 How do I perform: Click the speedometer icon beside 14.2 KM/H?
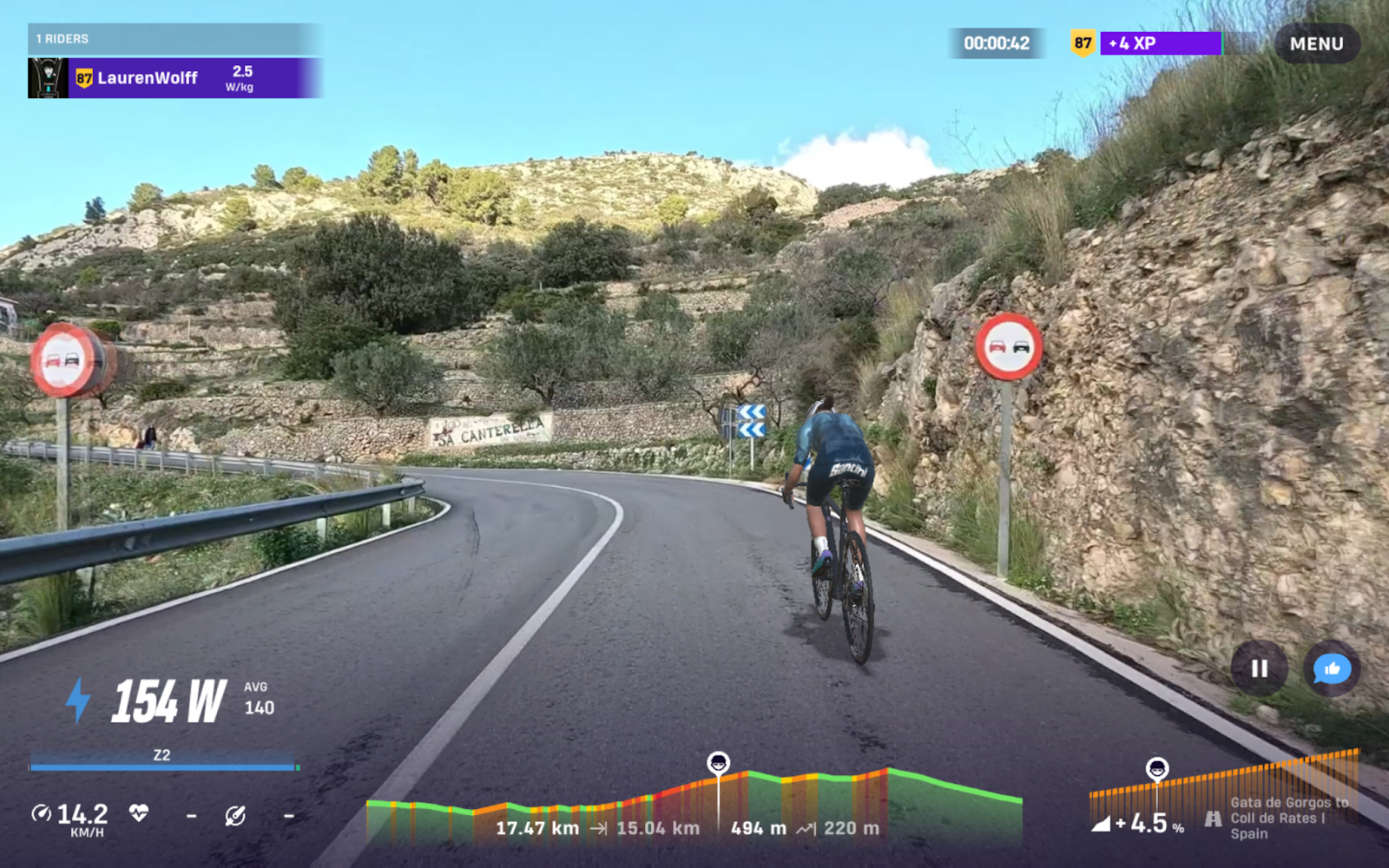point(42,814)
